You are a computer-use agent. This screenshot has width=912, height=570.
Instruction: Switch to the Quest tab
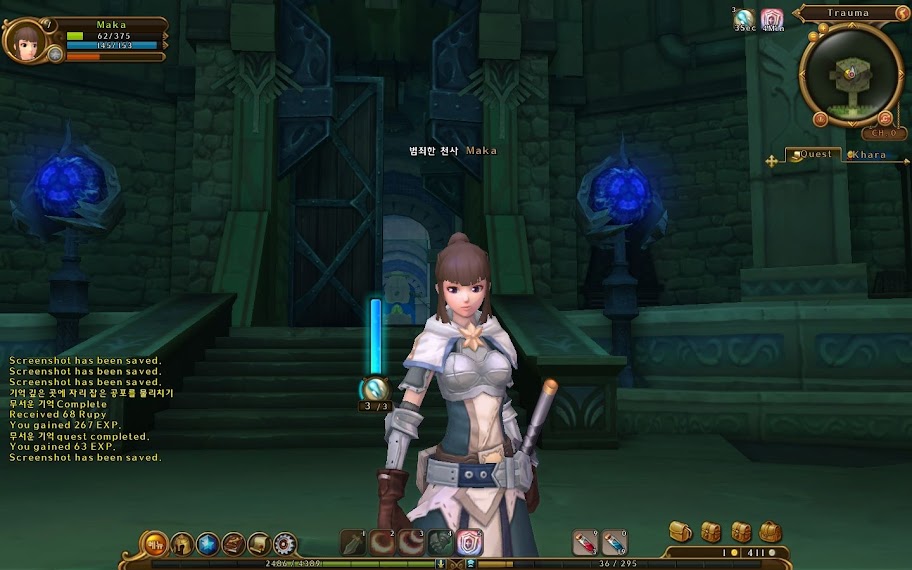[812, 155]
